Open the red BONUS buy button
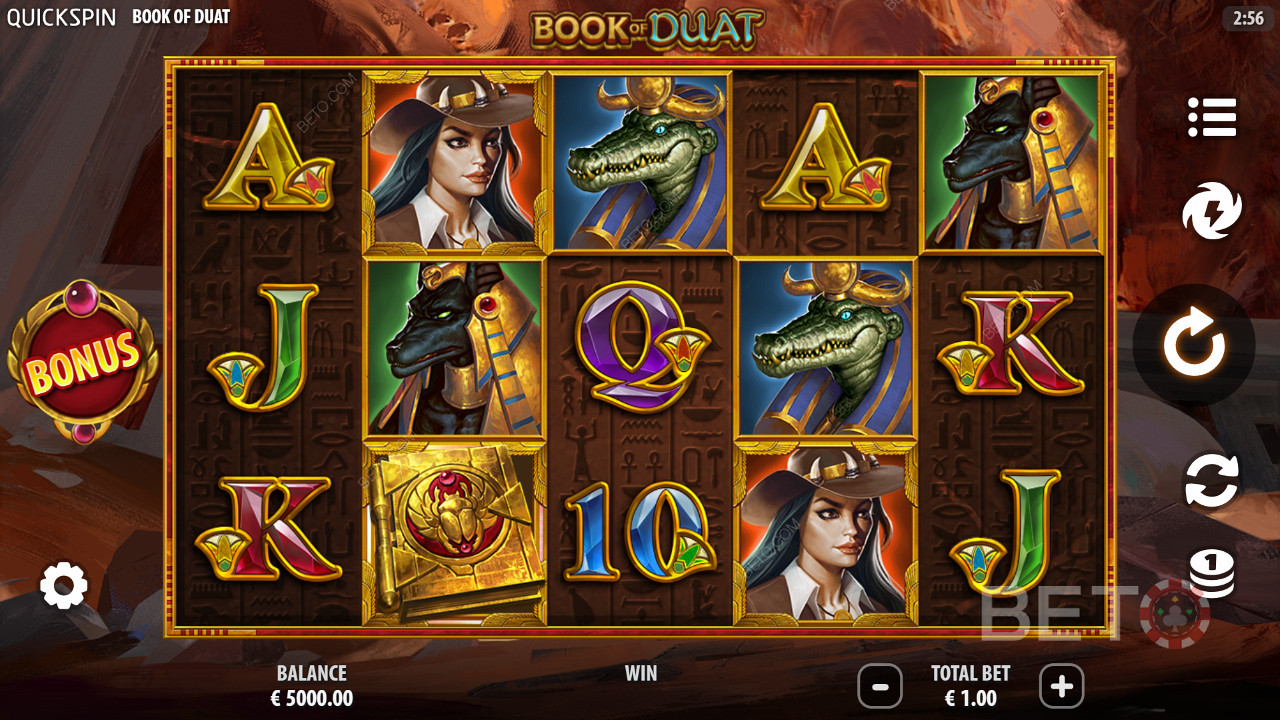Screen dimensions: 1280x720 pyautogui.click(x=83, y=362)
